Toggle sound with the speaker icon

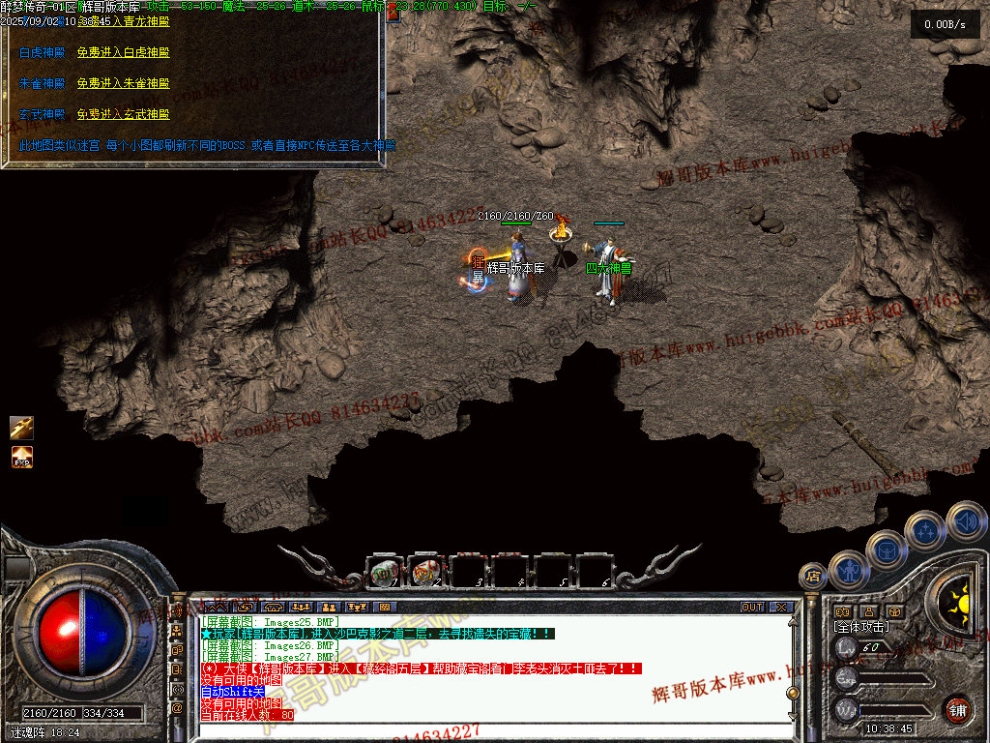pyautogui.click(x=966, y=520)
